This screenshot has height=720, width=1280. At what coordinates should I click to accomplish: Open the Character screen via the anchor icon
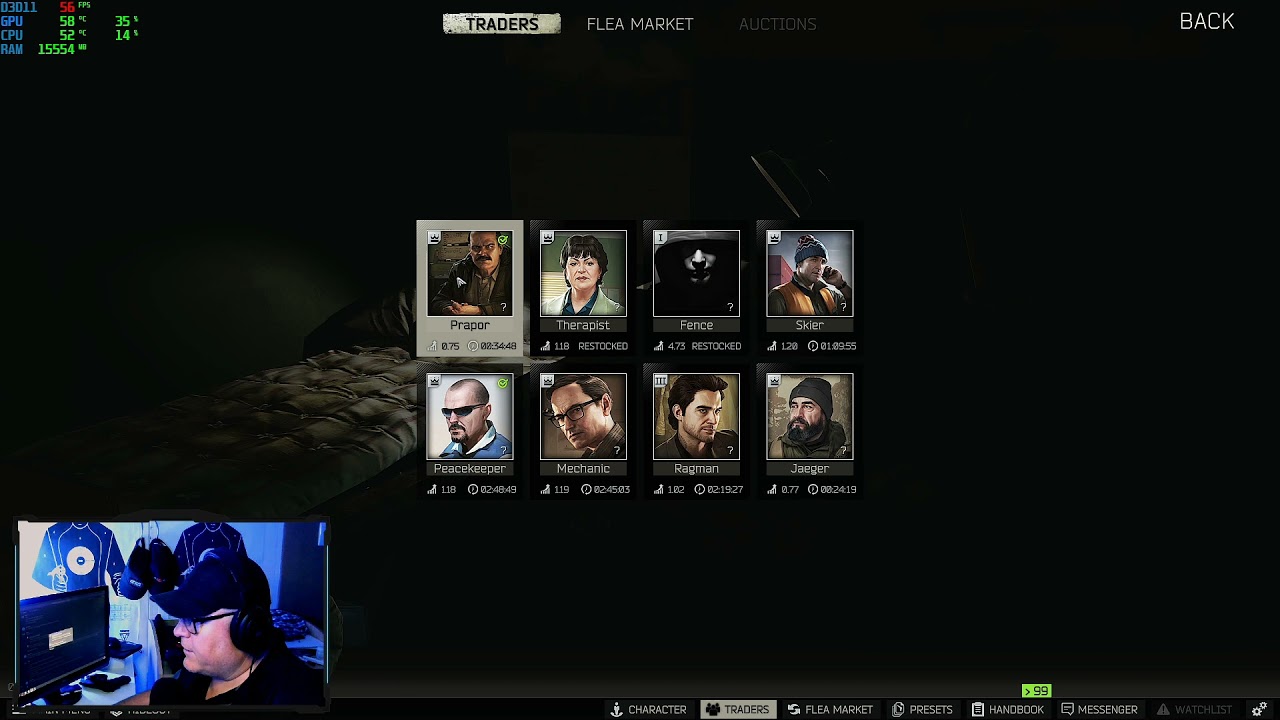[x=616, y=709]
